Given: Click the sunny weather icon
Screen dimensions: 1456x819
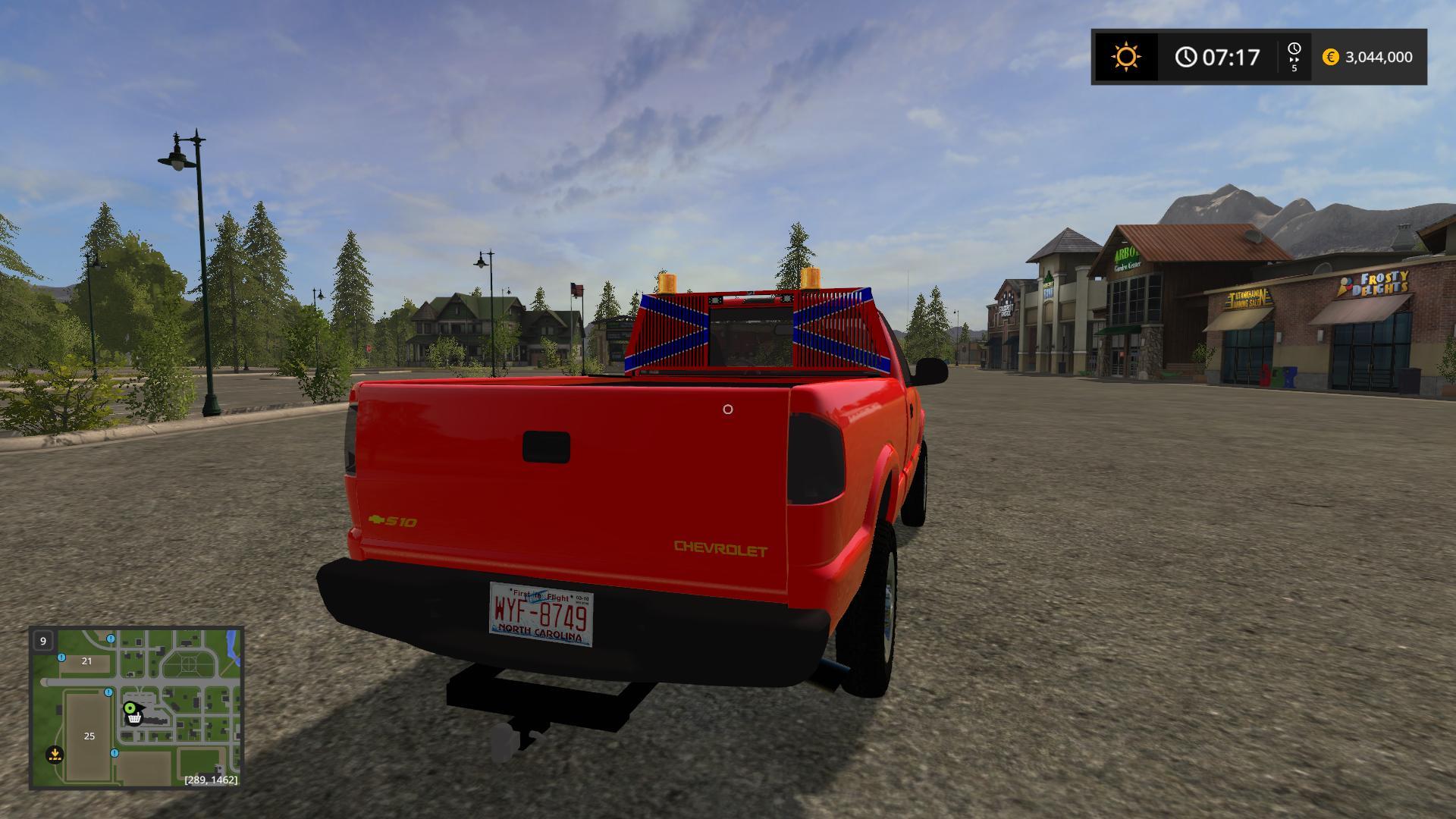Looking at the screenshot, I should pyautogui.click(x=1125, y=57).
